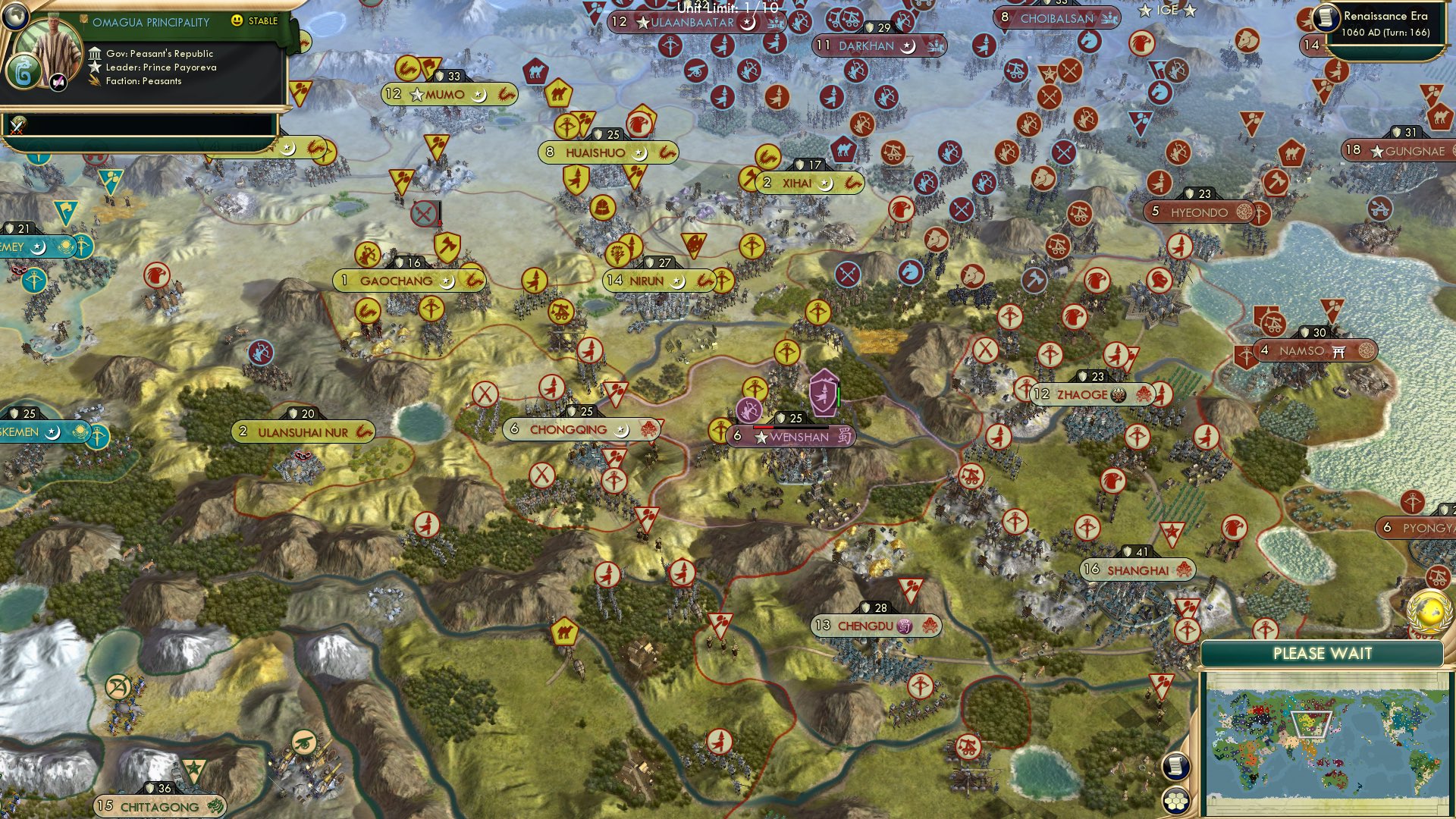Toggle the hex grid overlay icon
Screen dimensions: 1456x819
pyautogui.click(x=1175, y=799)
